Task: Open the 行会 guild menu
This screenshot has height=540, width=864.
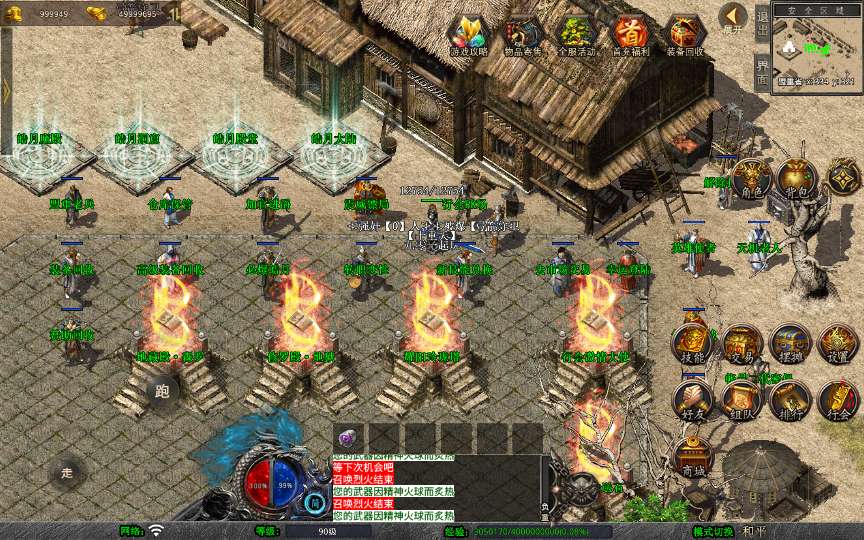Action: click(838, 400)
